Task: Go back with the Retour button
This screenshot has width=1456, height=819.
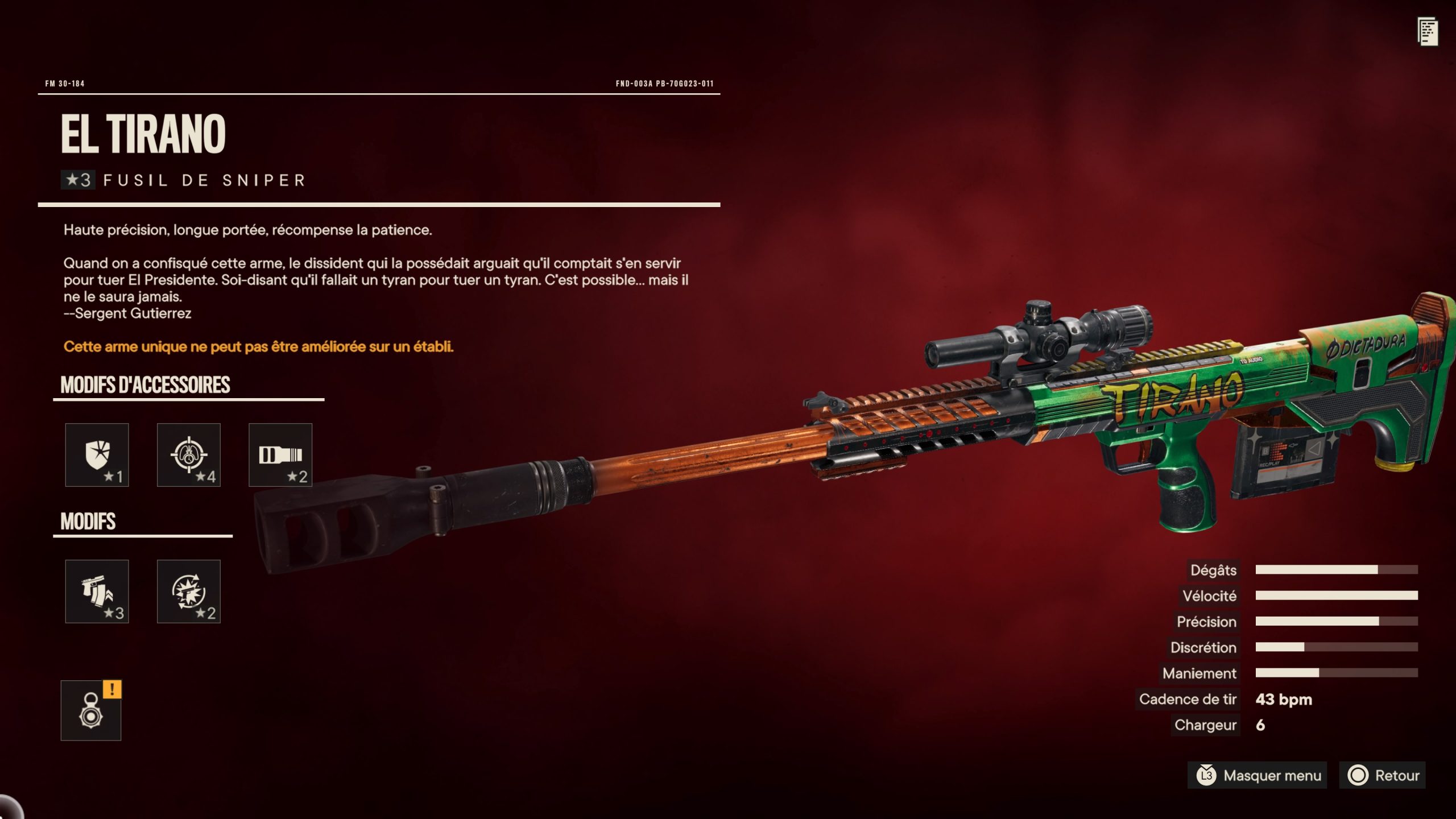Action: point(1383,775)
